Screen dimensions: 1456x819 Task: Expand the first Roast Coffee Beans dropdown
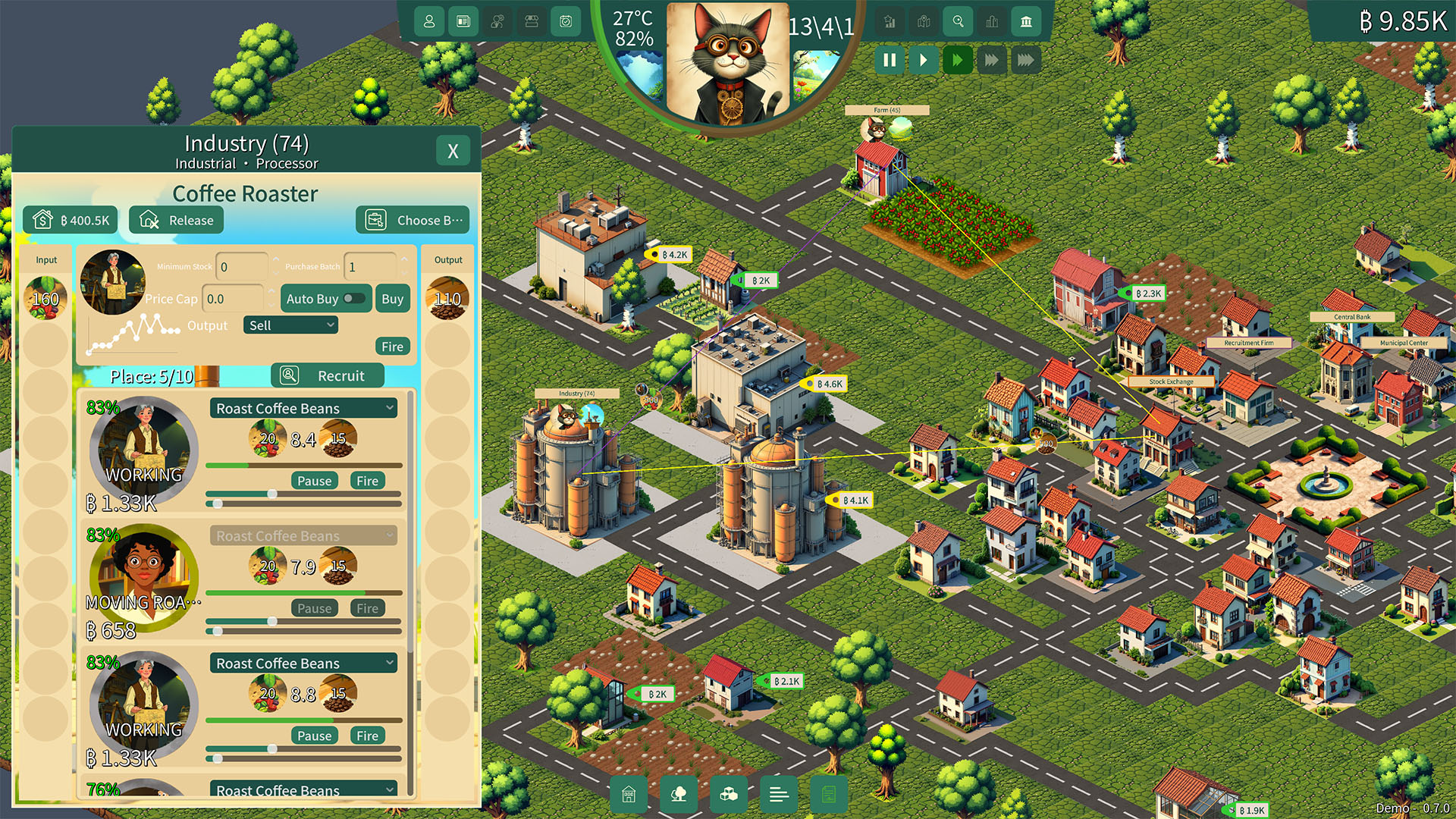tap(303, 408)
